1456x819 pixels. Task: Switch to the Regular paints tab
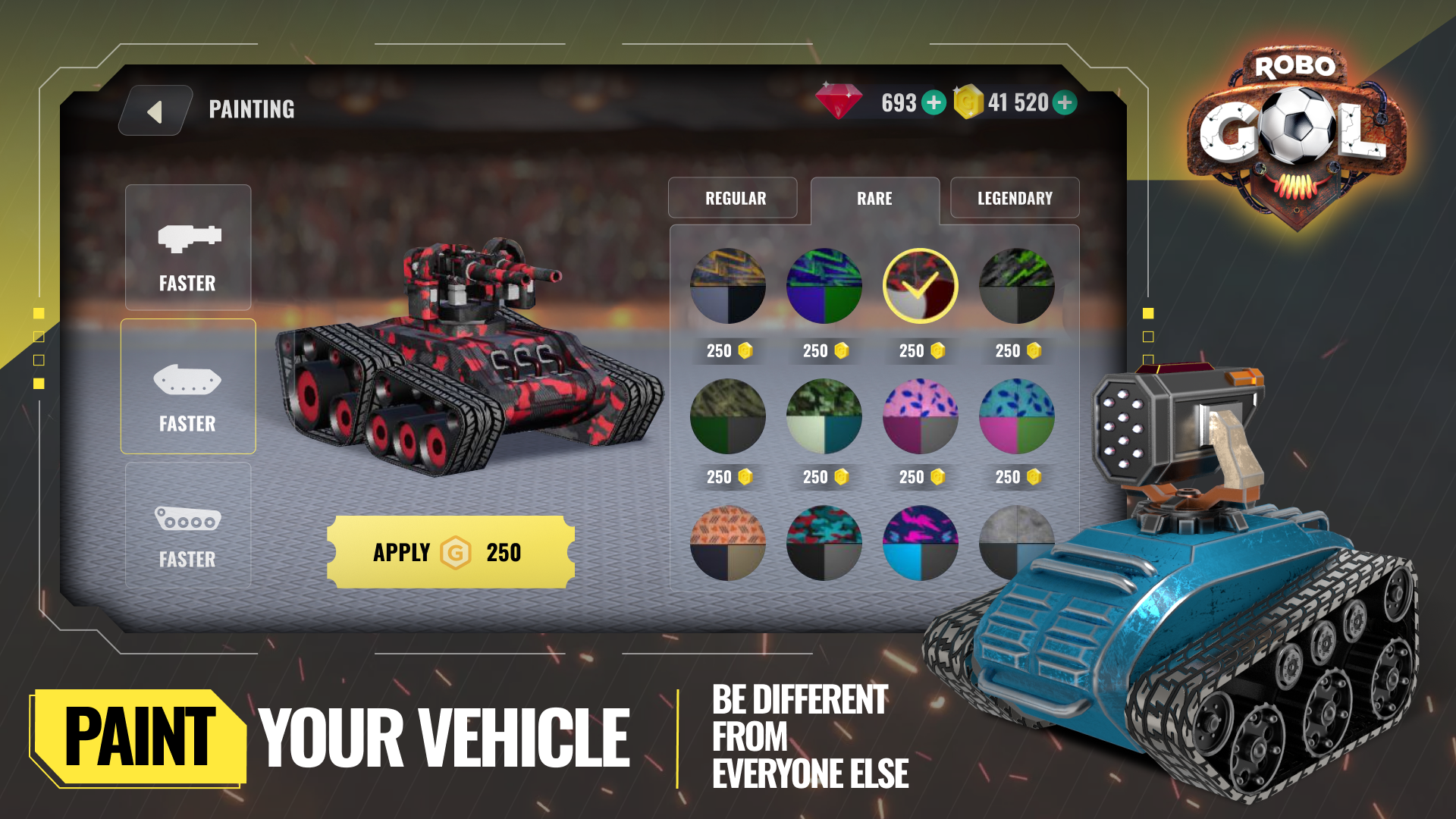[733, 198]
